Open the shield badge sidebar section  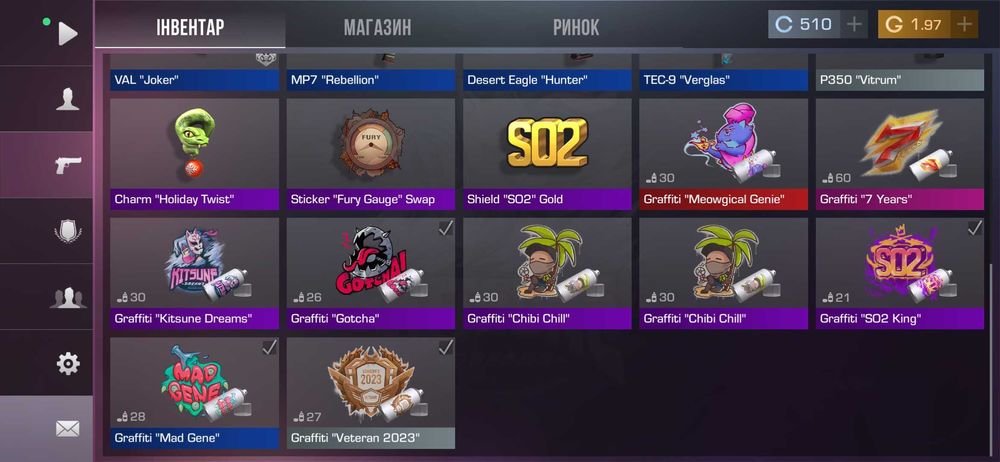67,231
